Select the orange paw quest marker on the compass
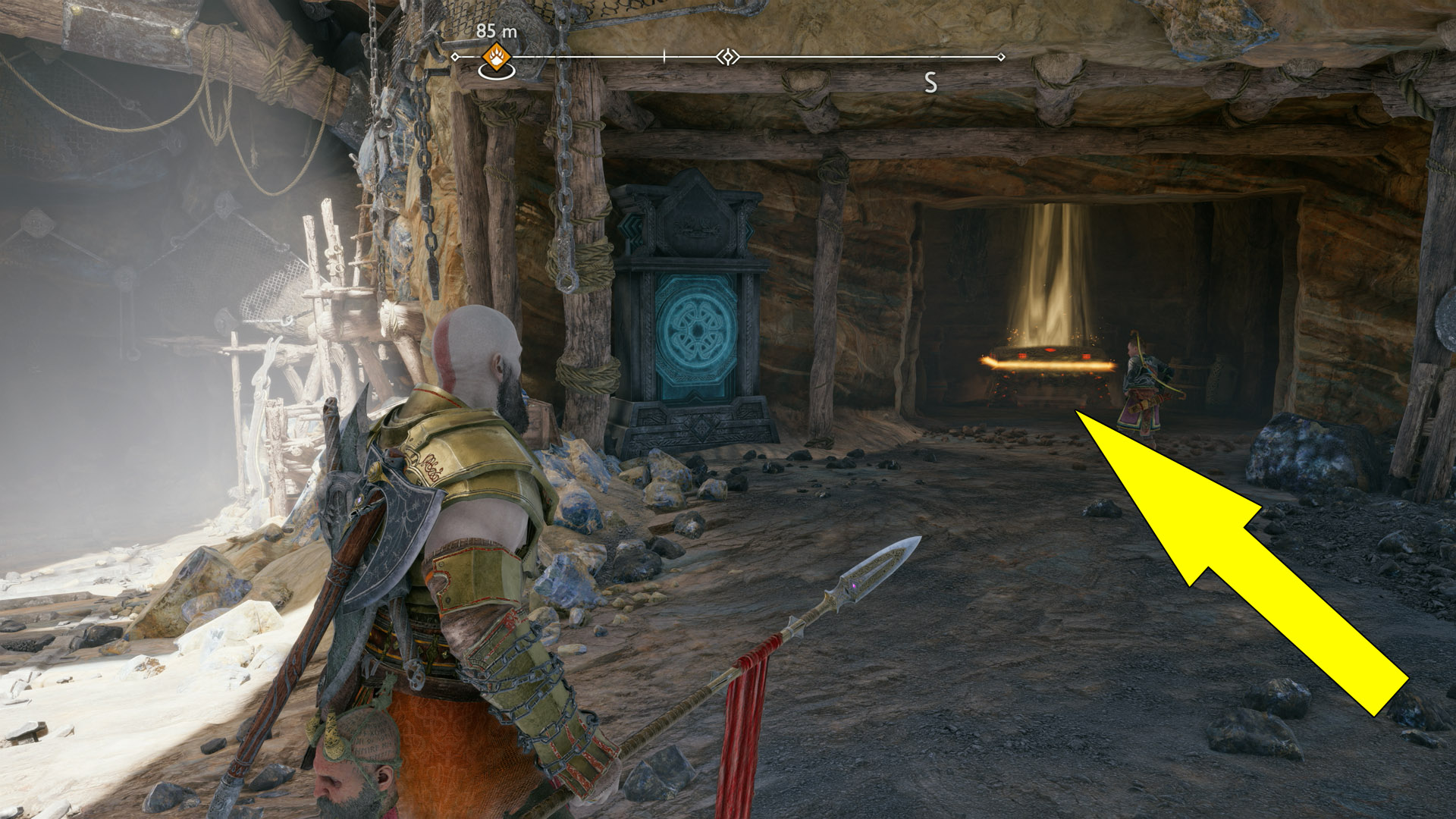The image size is (1456, 819). [496, 56]
